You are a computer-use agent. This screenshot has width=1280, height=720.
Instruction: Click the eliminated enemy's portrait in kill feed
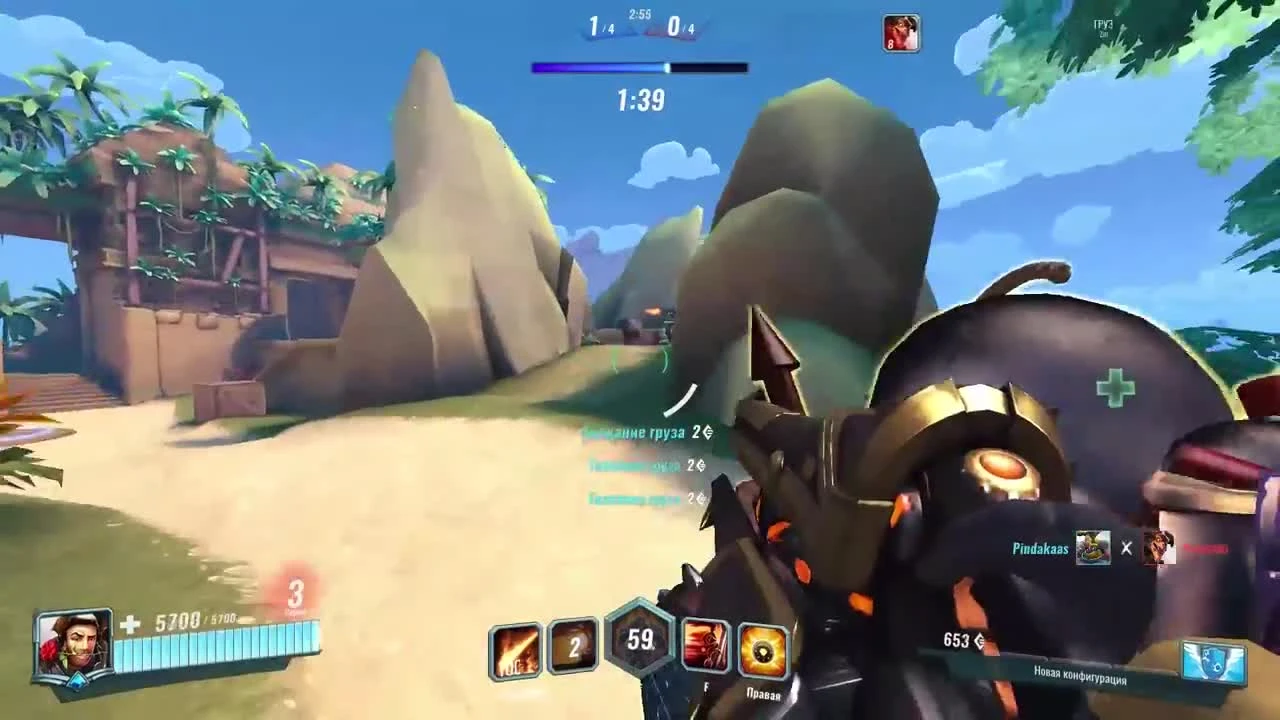click(x=1158, y=548)
